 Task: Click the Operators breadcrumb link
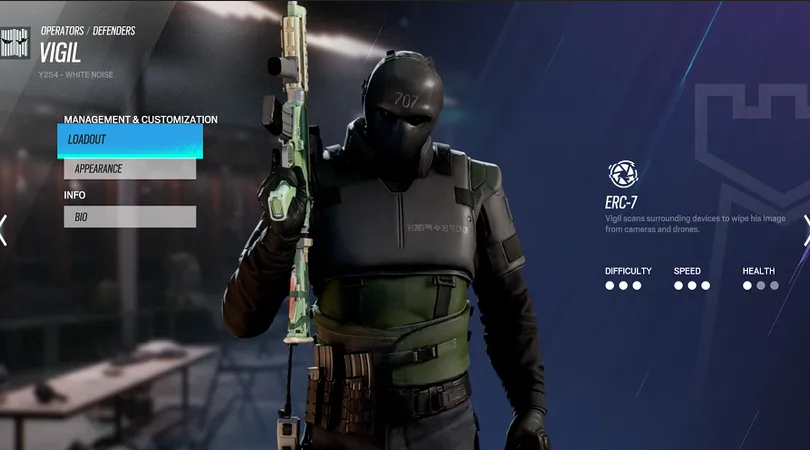click(x=62, y=31)
